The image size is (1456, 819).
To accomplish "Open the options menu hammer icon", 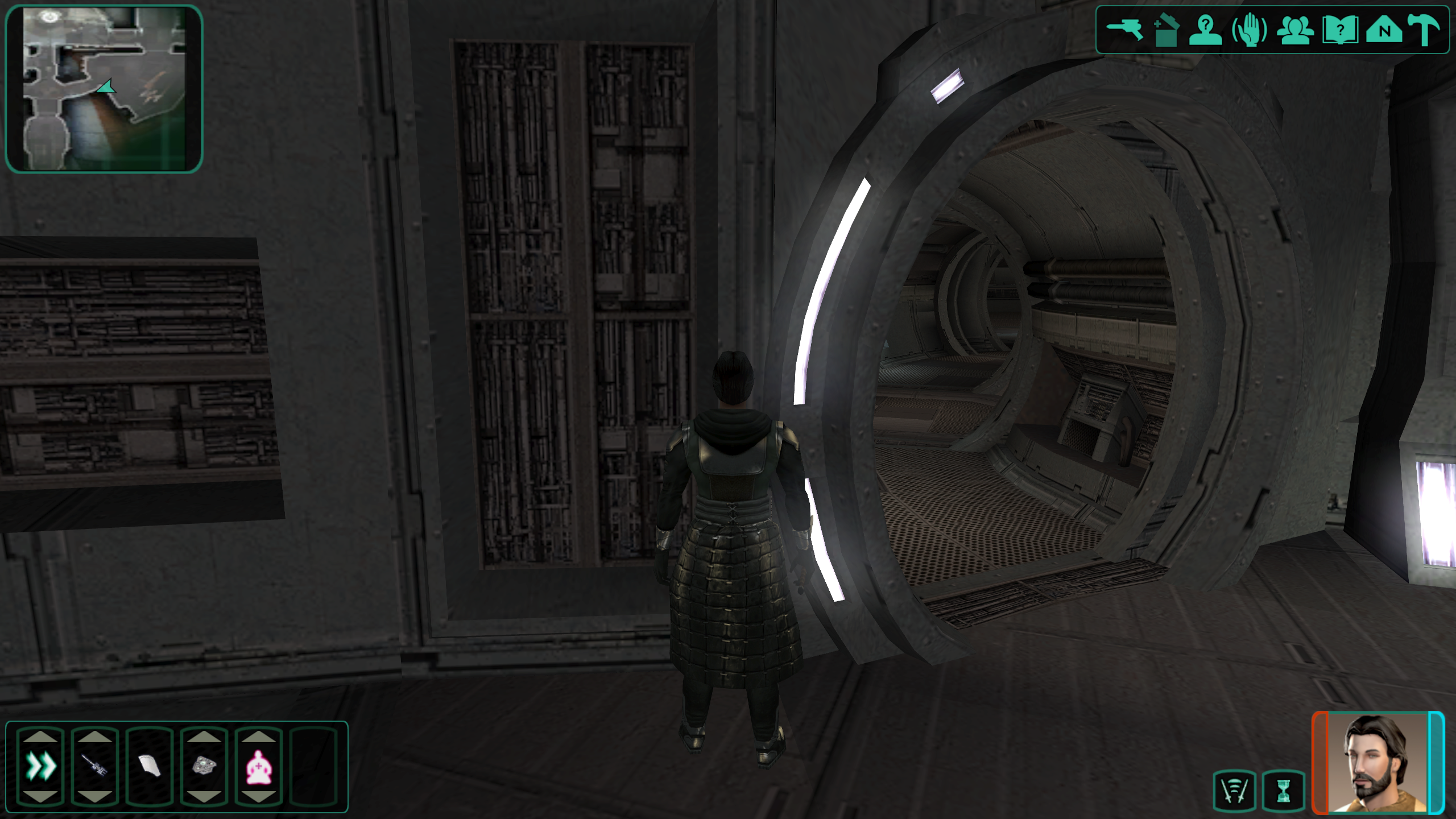I will pos(1425,30).
